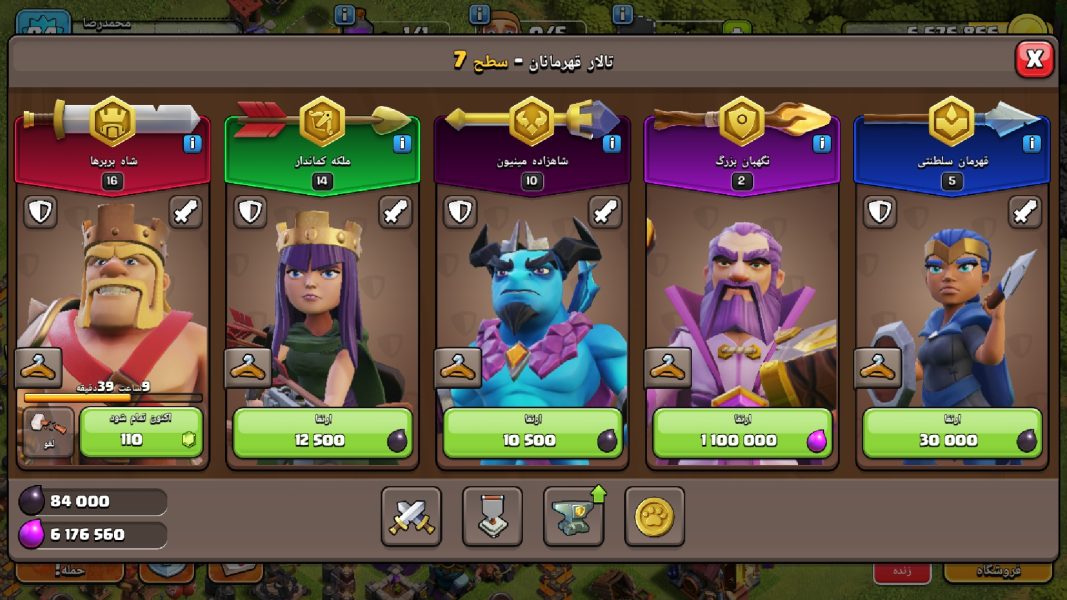Upgrade Royal Champion for 30 000 dark elixir
Screen dimensions: 1067x600
click(952, 432)
